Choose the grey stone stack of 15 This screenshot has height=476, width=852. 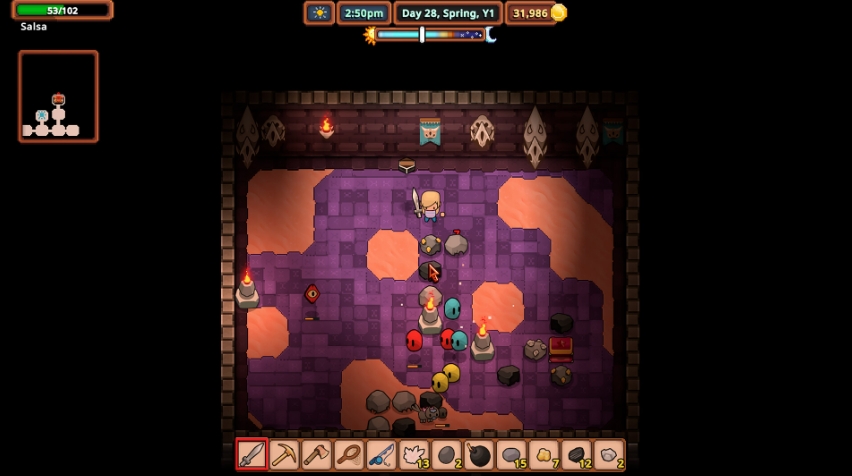coord(511,455)
